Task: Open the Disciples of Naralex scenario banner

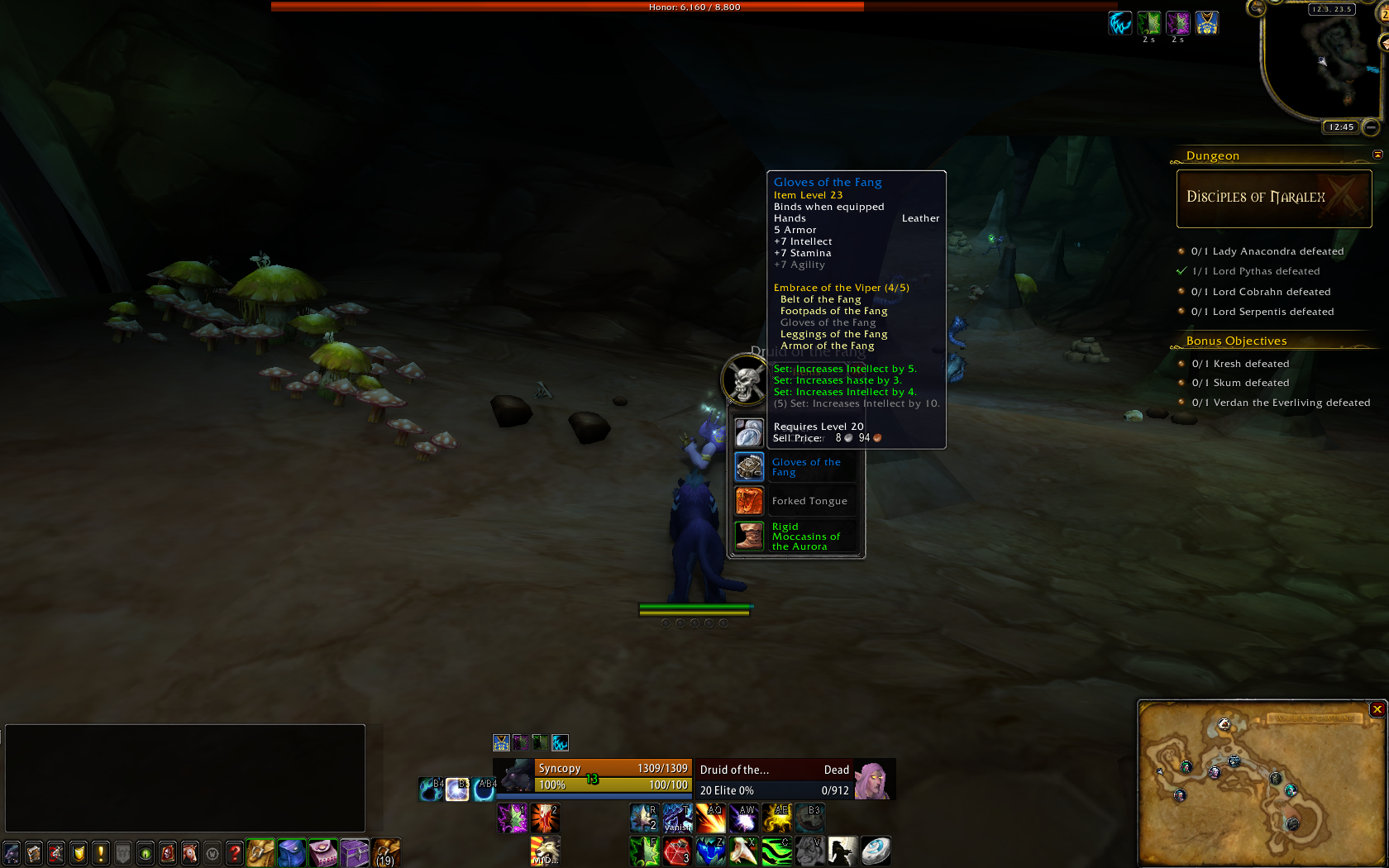Action: point(1273,198)
